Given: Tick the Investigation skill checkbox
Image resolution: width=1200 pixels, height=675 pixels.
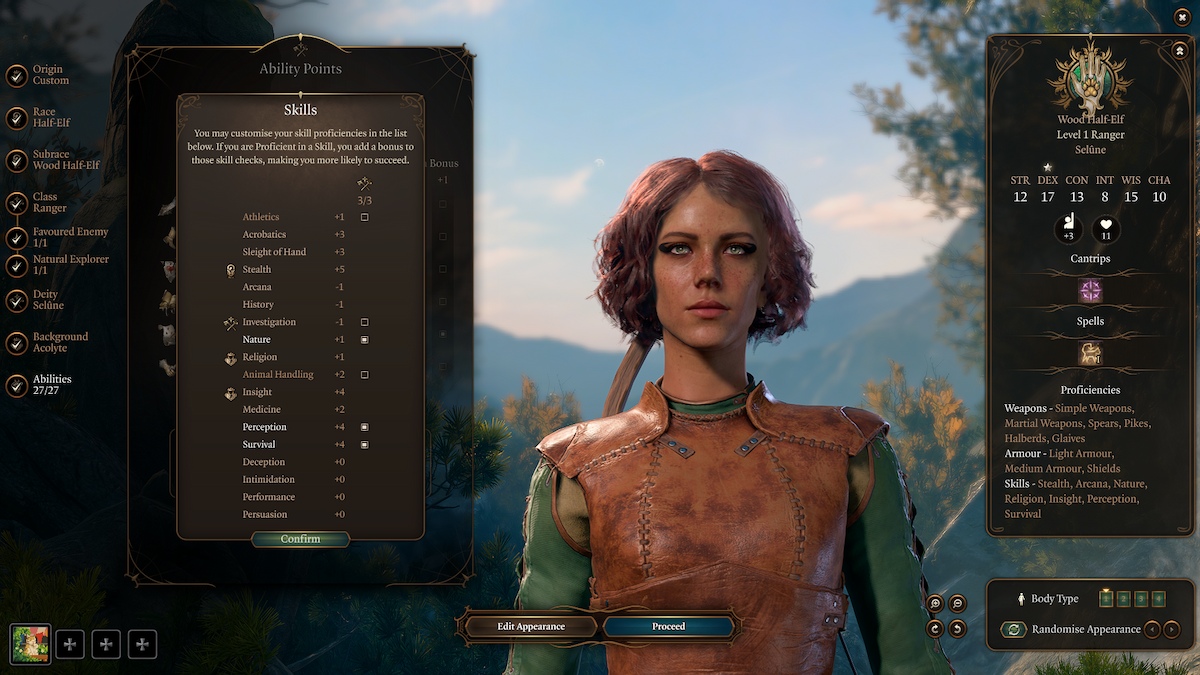Looking at the screenshot, I should coord(365,322).
